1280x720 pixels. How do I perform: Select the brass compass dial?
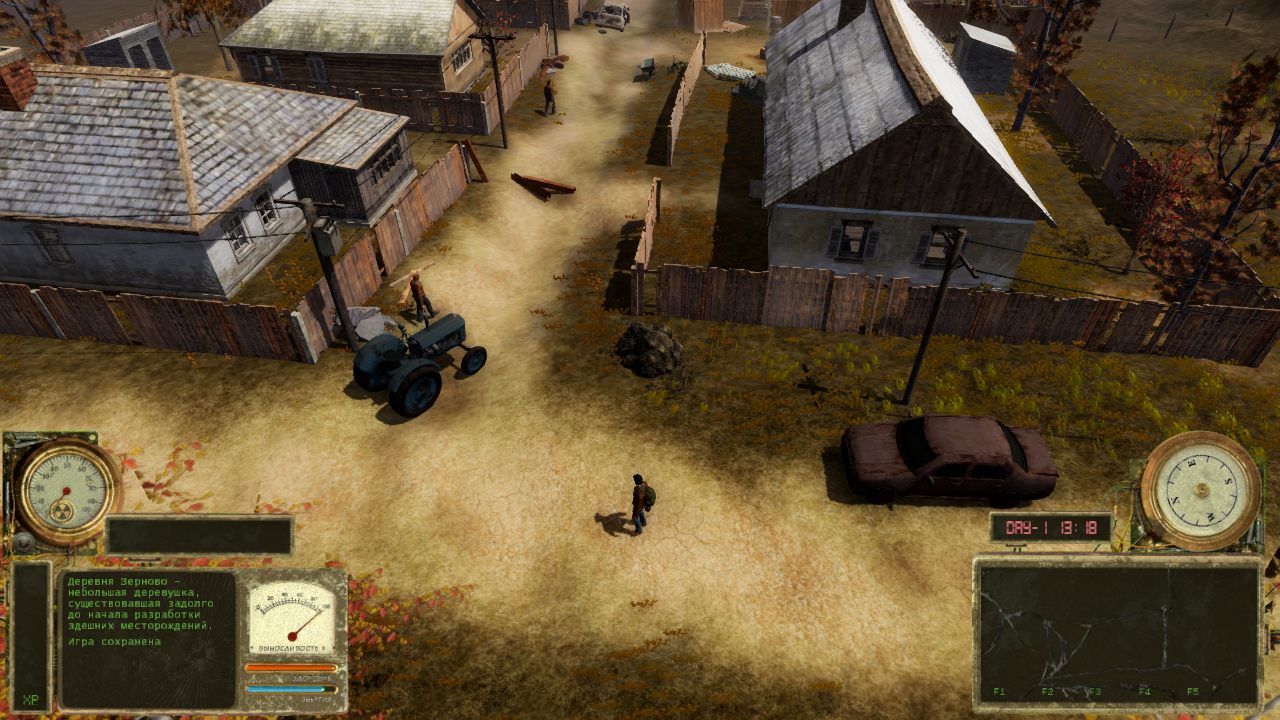pyautogui.click(x=1200, y=490)
